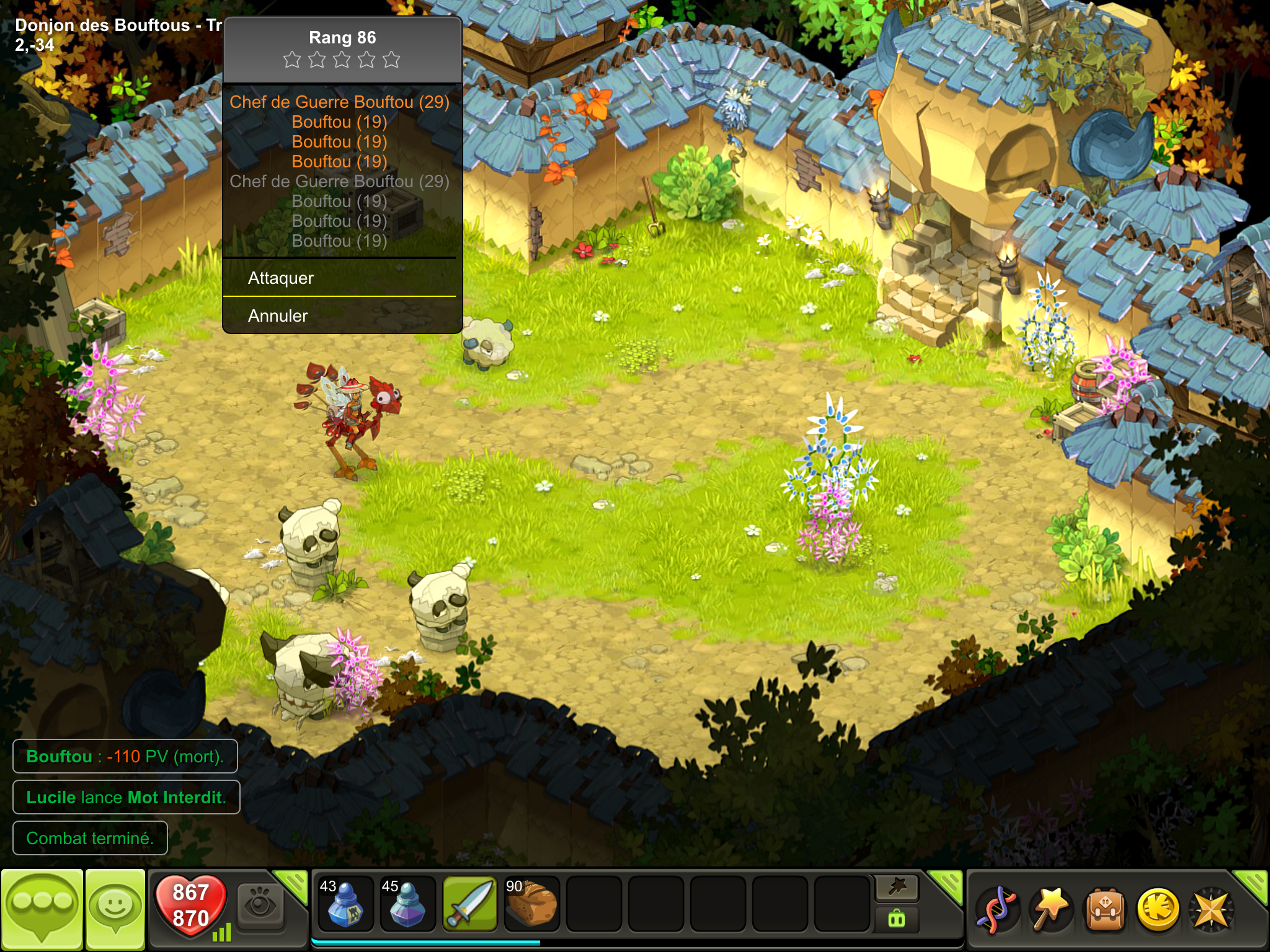Image resolution: width=1270 pixels, height=952 pixels.
Task: Open the smiley emote menu
Action: (x=115, y=909)
